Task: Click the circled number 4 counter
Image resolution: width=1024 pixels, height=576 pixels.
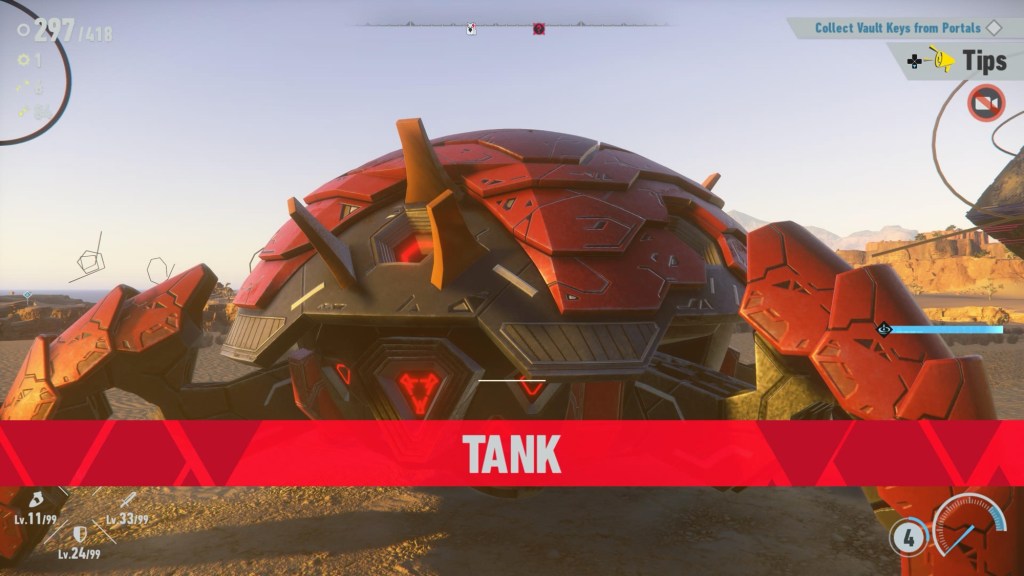Action: (x=908, y=537)
